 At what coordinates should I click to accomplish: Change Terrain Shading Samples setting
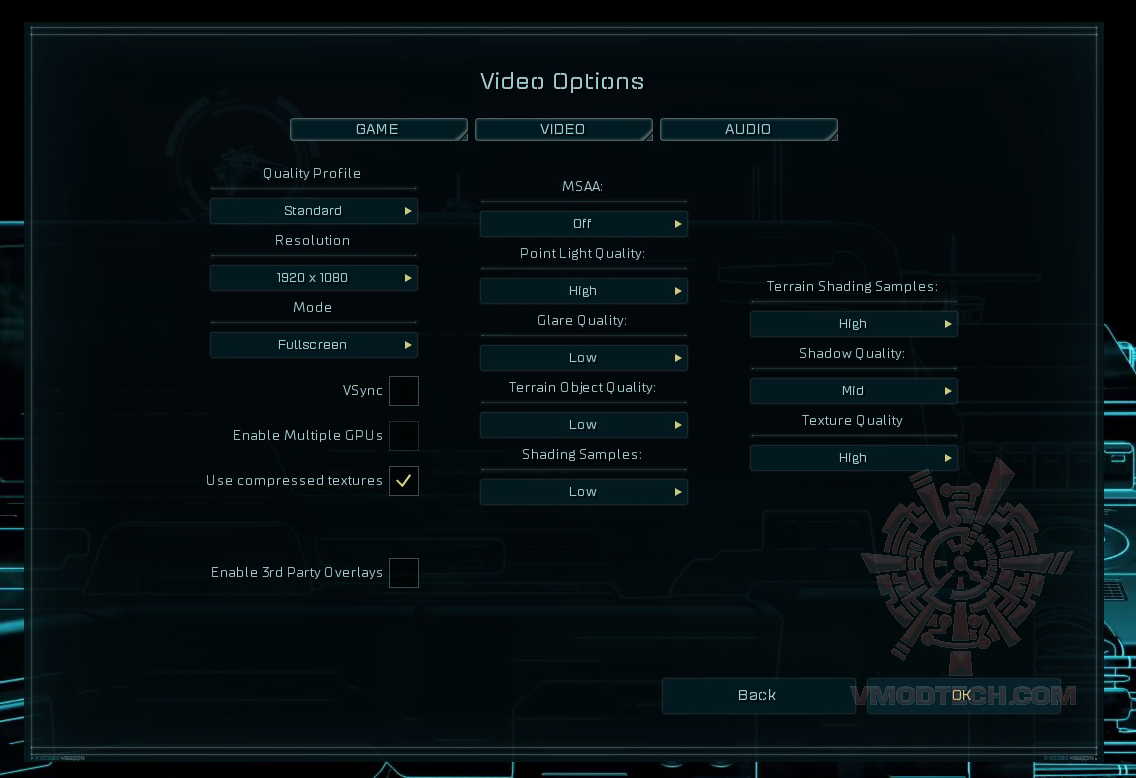coord(853,324)
